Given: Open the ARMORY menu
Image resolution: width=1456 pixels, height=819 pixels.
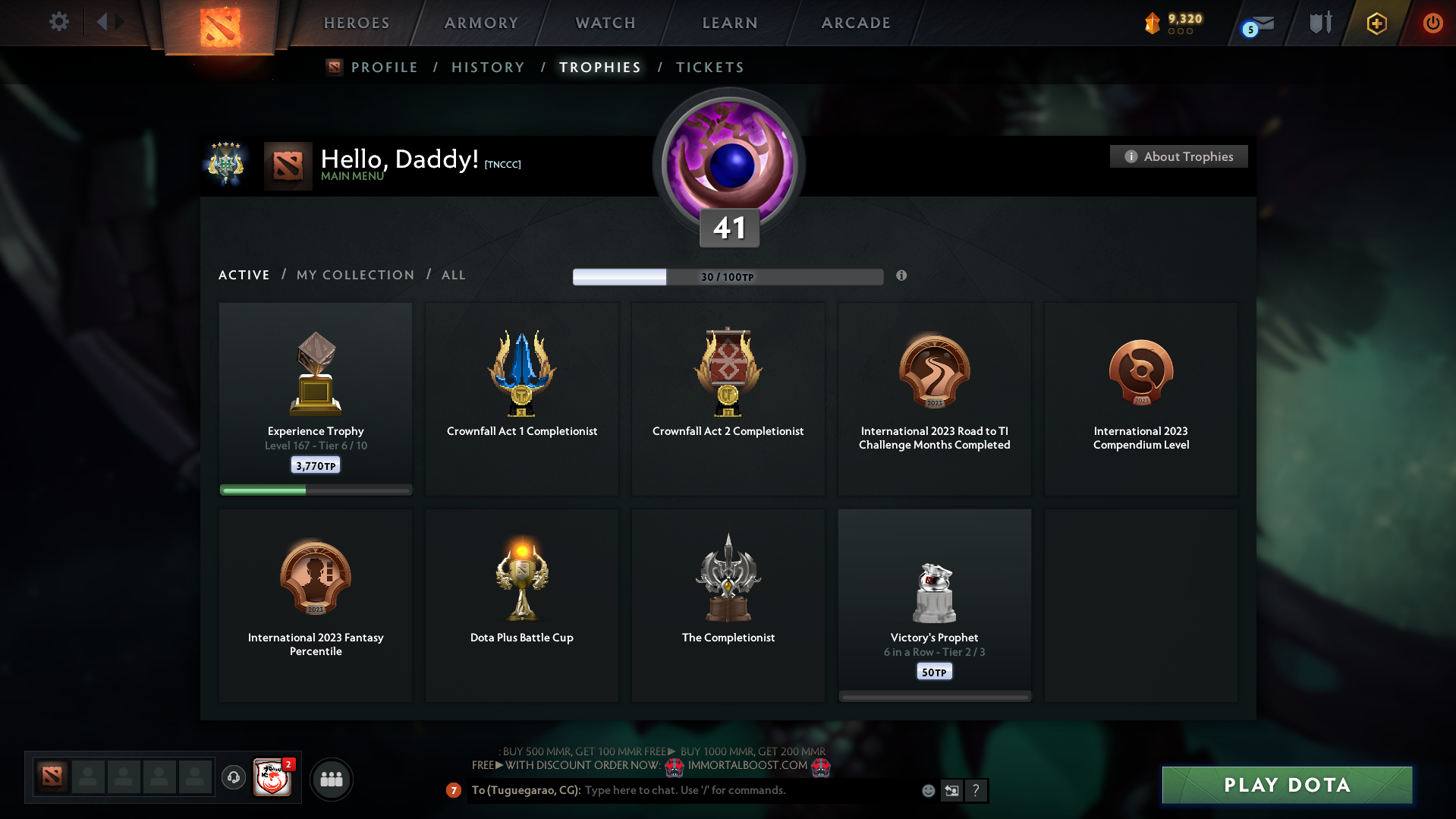Looking at the screenshot, I should [480, 23].
